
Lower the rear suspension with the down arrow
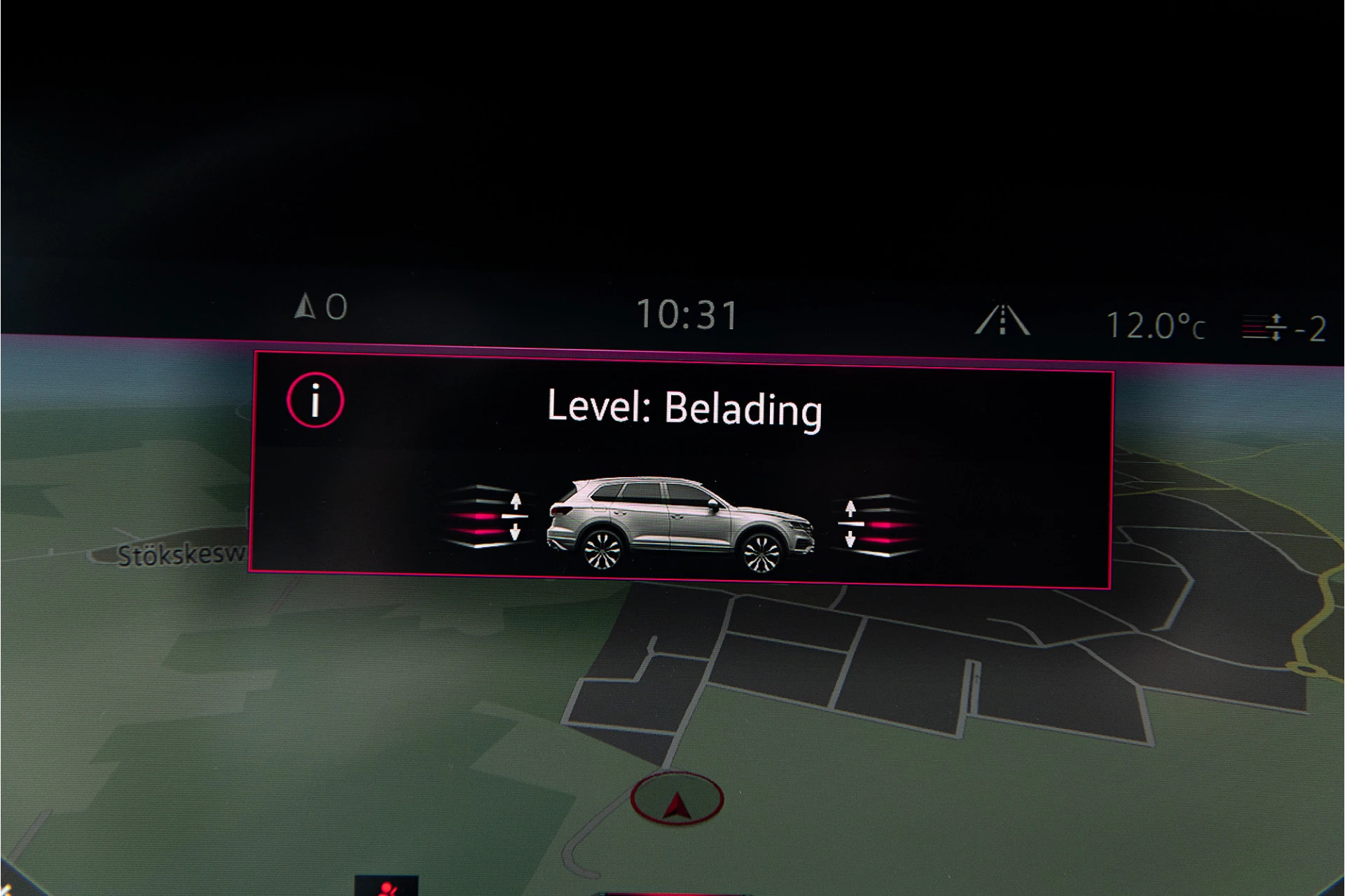[x=516, y=530]
